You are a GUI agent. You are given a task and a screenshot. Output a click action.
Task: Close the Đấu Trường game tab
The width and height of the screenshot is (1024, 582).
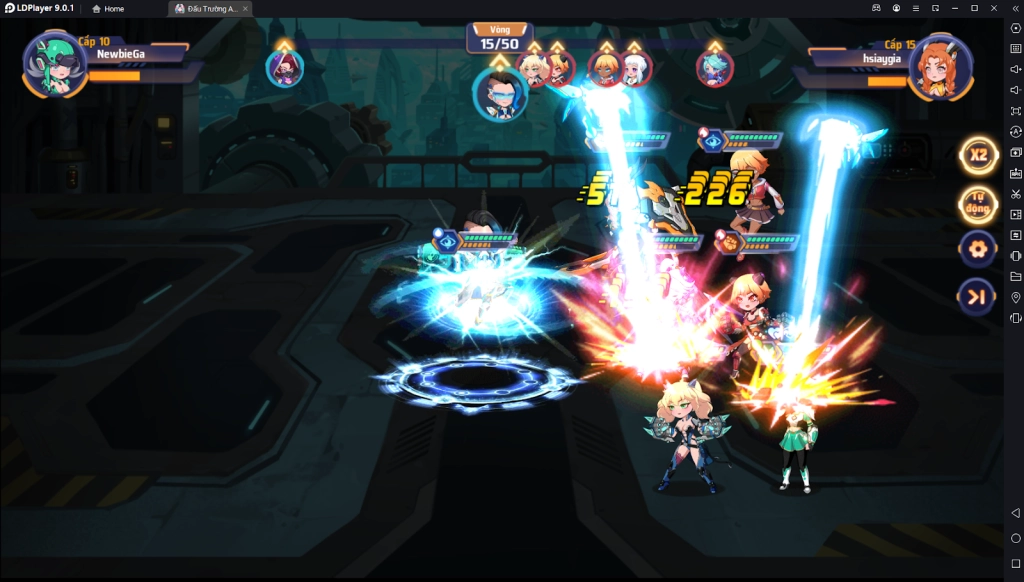click(245, 8)
